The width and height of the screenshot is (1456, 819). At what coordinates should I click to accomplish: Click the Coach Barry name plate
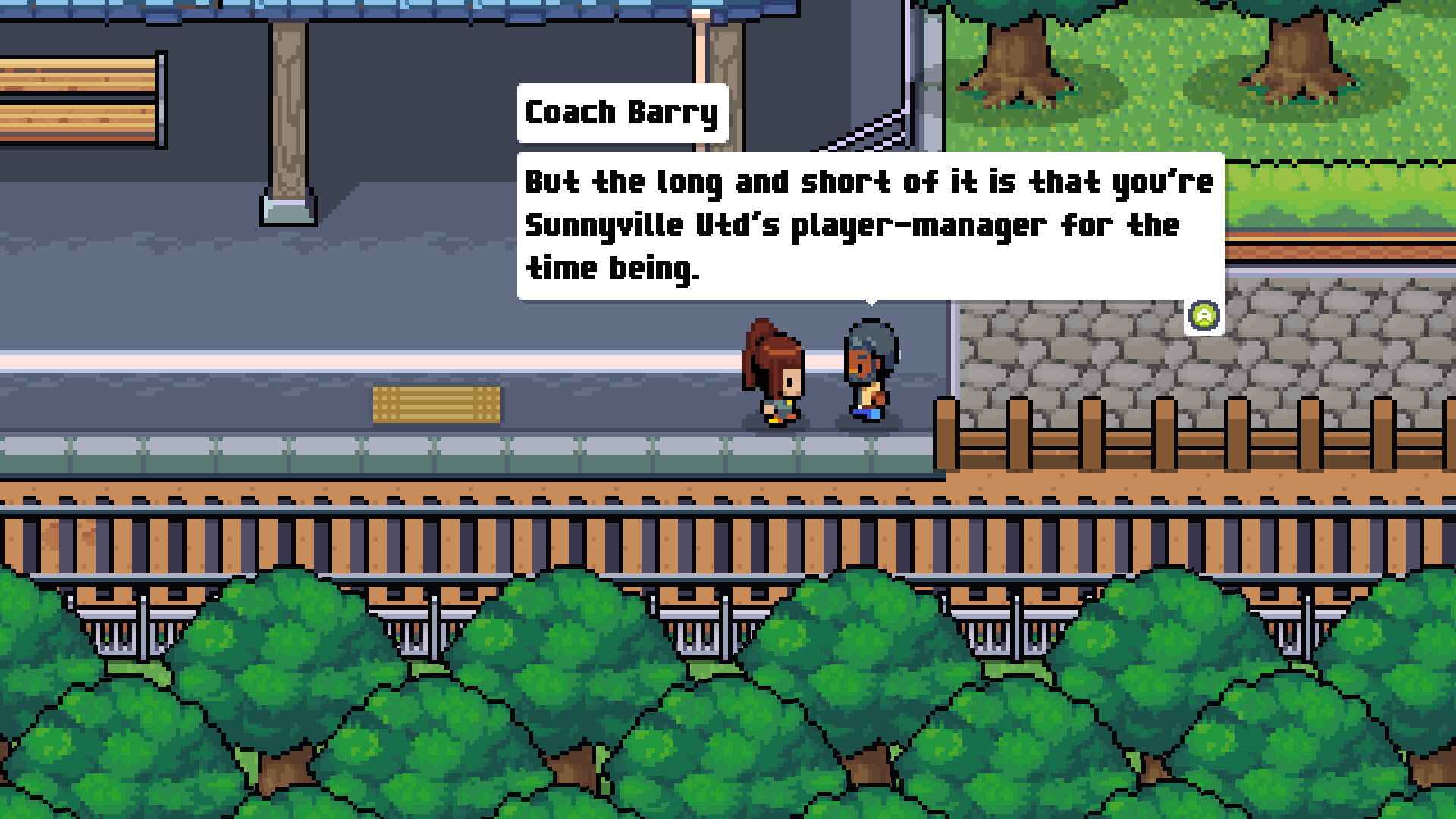tap(621, 111)
